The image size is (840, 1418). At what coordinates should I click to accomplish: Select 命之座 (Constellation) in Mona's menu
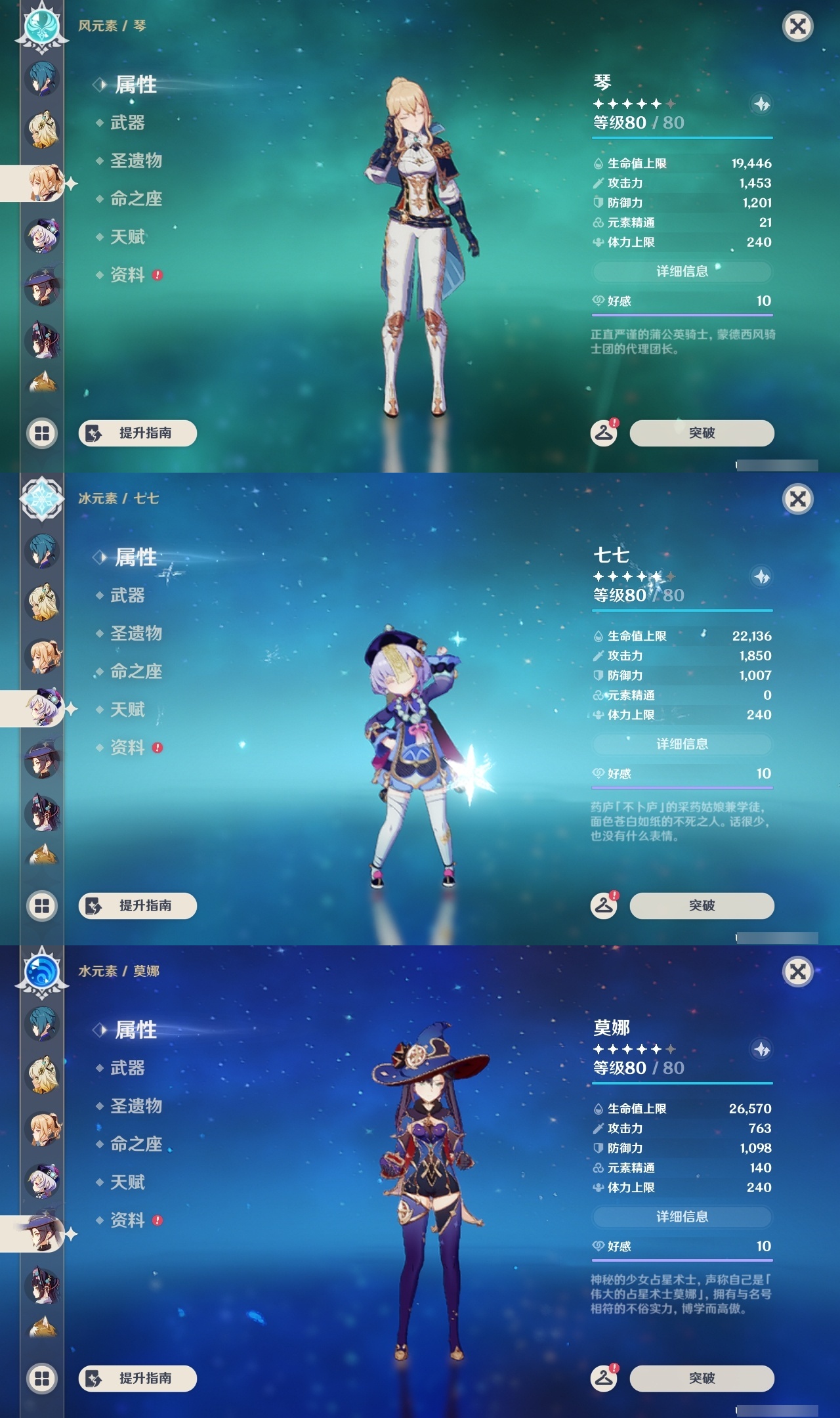pos(138,1145)
